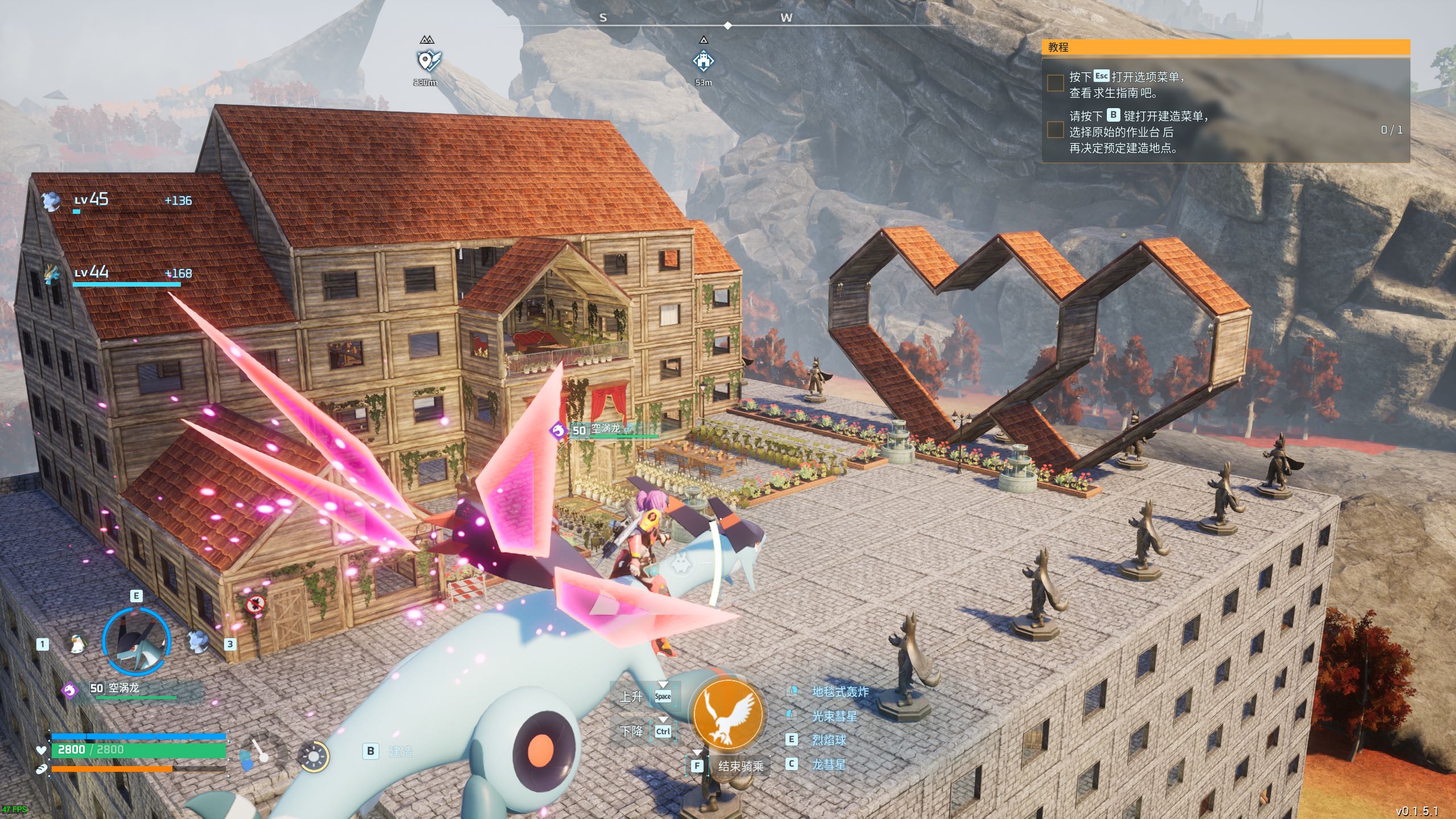Cast the 龙彗星 skill

[828, 764]
